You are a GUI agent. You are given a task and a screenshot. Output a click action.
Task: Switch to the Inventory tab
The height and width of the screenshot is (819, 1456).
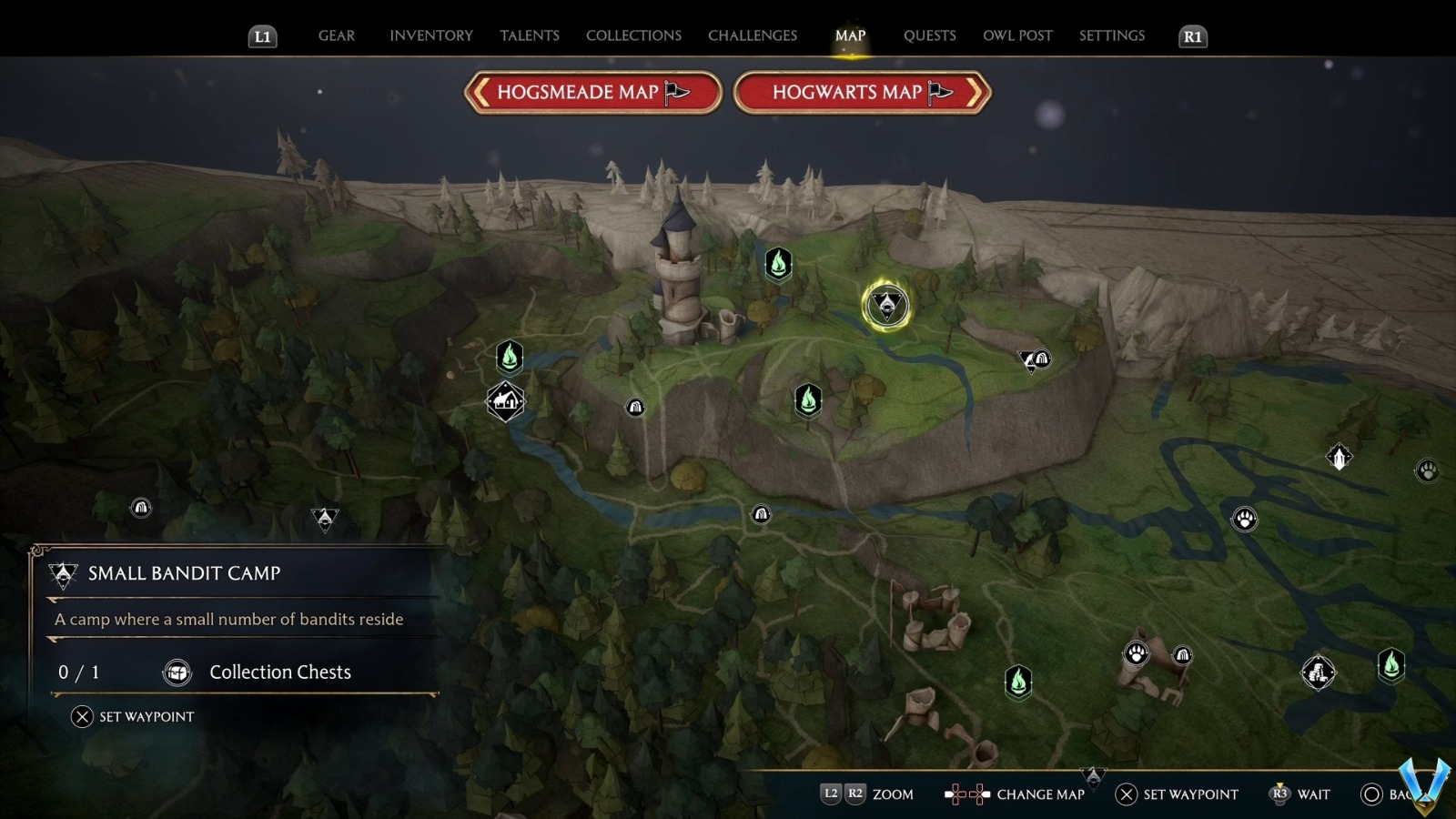[430, 35]
